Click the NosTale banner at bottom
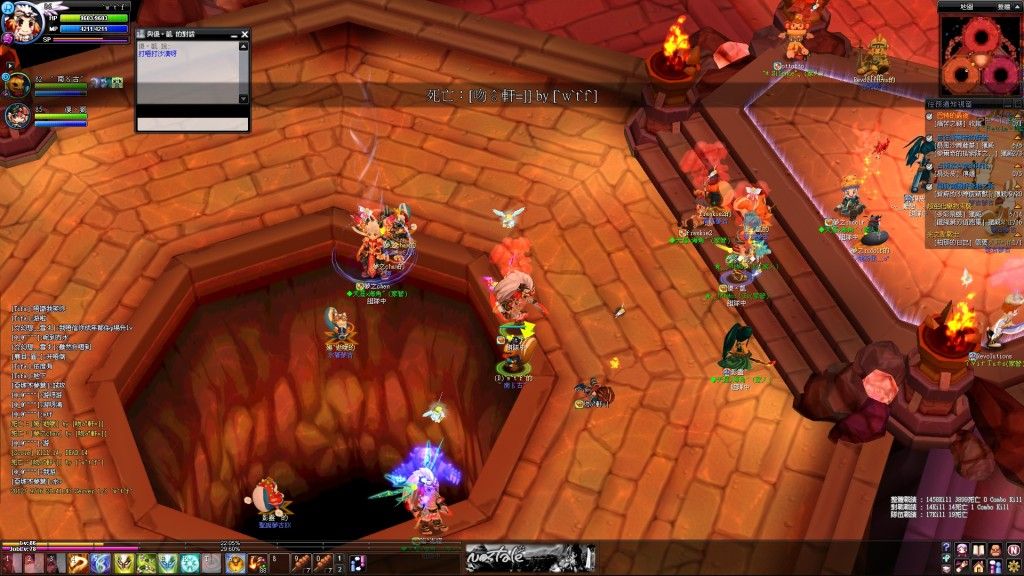The height and width of the screenshot is (576, 1024). click(x=529, y=558)
